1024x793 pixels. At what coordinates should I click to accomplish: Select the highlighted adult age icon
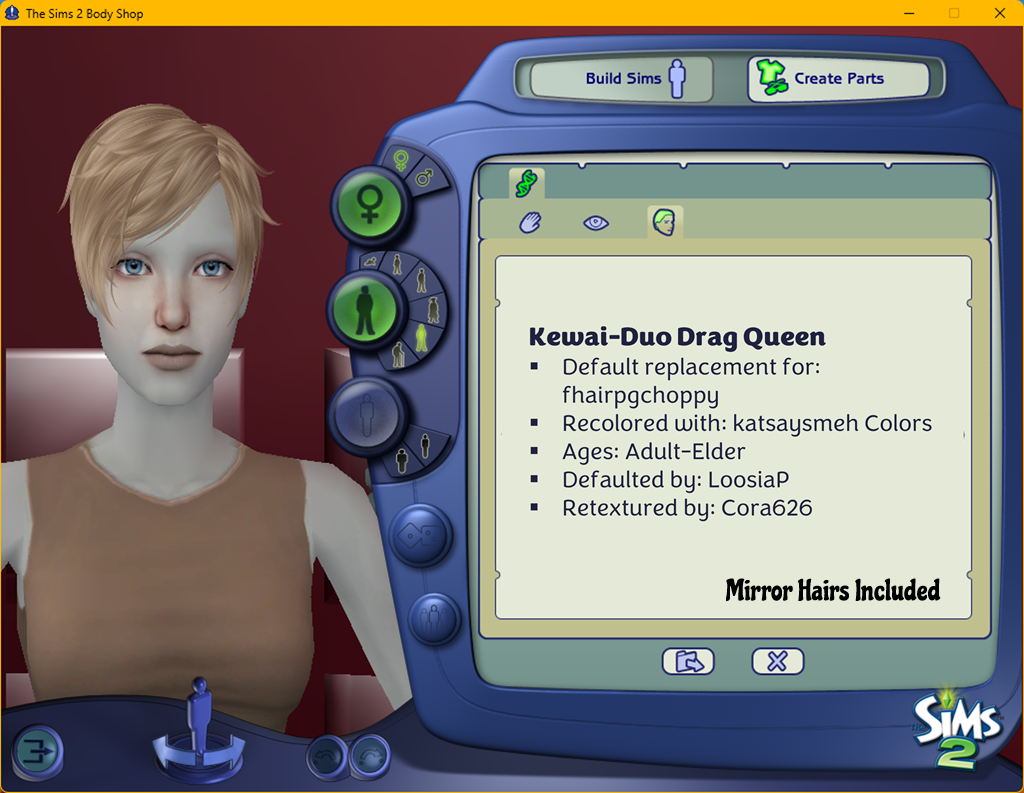[x=423, y=337]
